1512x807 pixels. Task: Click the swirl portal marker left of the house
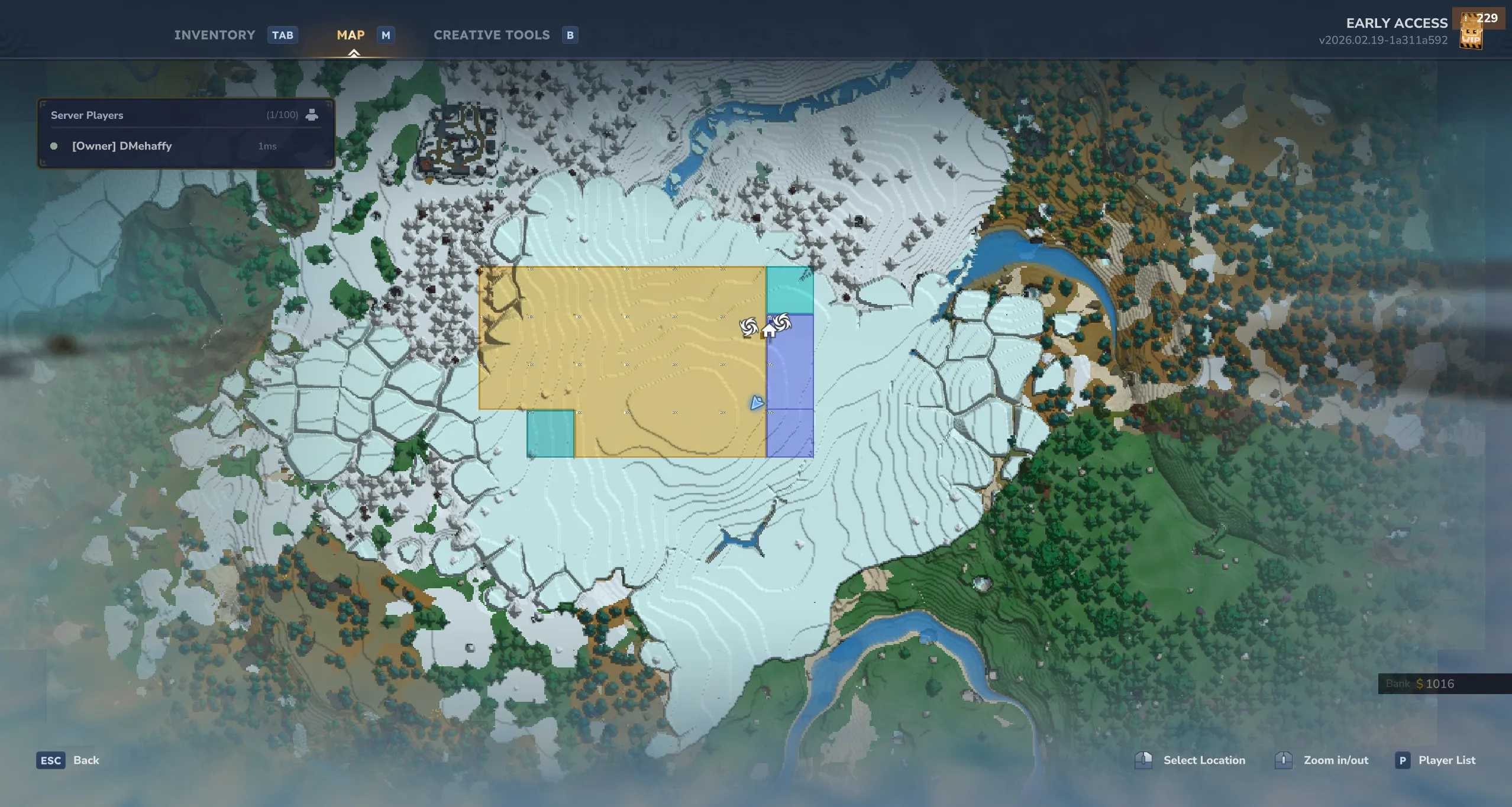click(x=748, y=326)
